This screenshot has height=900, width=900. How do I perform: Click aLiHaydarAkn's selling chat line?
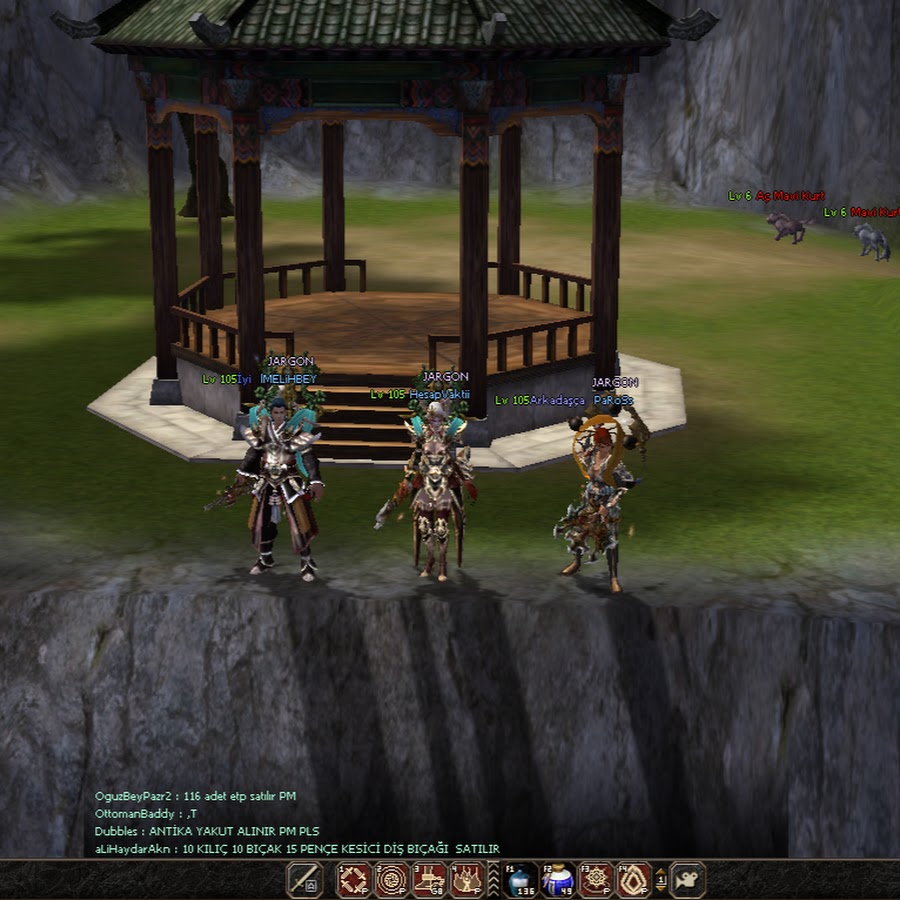[296, 849]
